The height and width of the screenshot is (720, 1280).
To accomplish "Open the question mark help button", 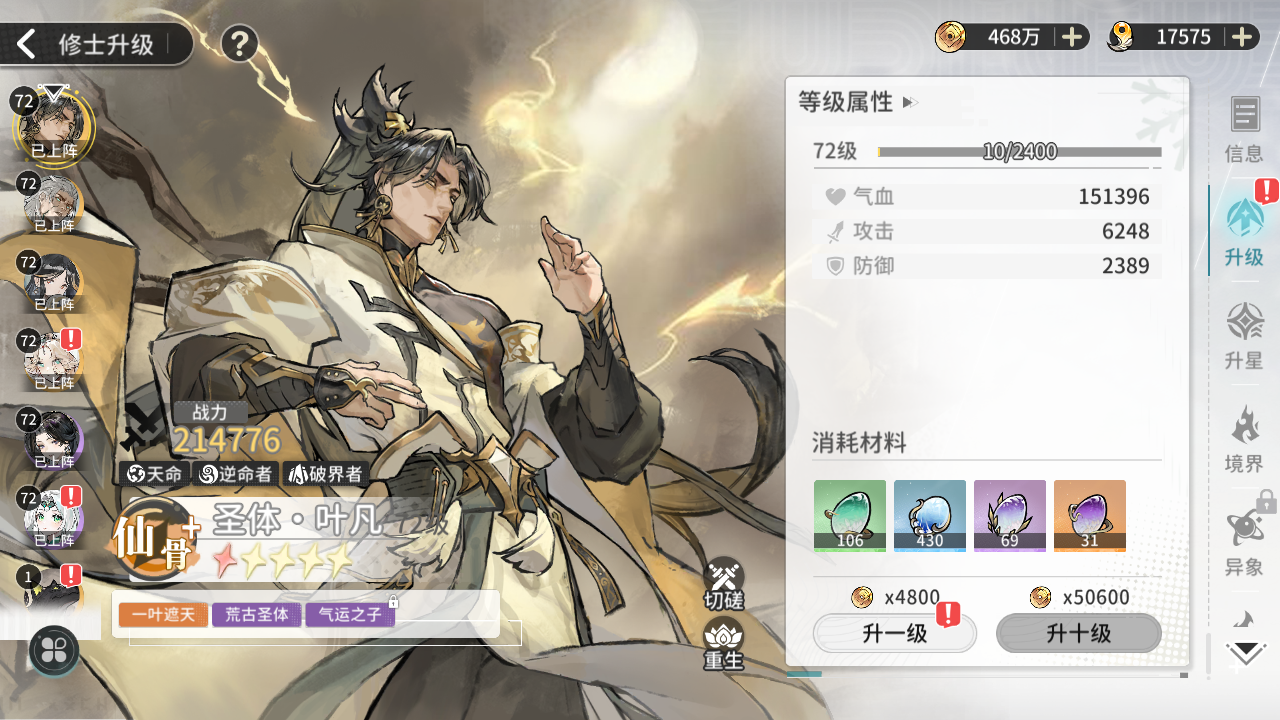I will click(239, 44).
